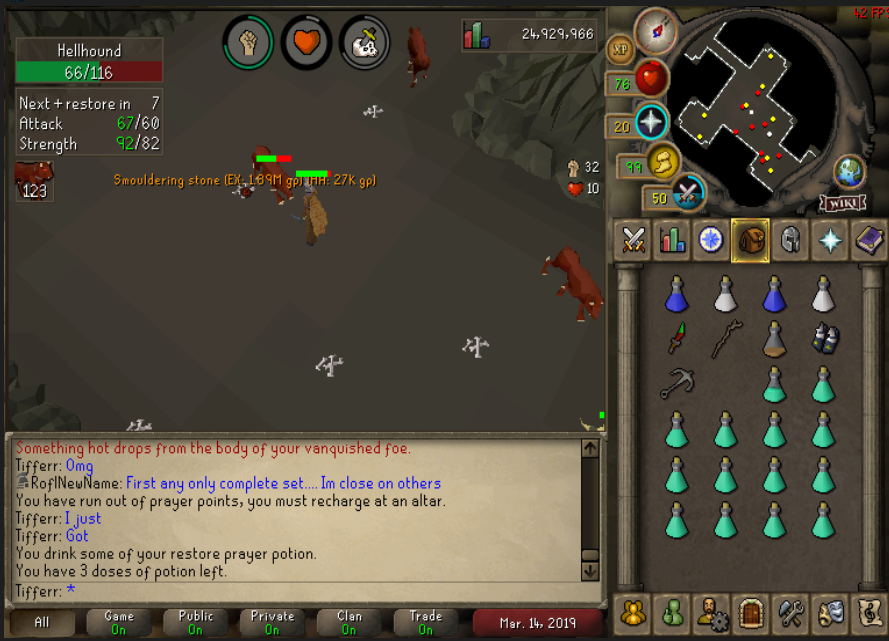Open the Quest List tab
The width and height of the screenshot is (889, 641).
coord(710,240)
